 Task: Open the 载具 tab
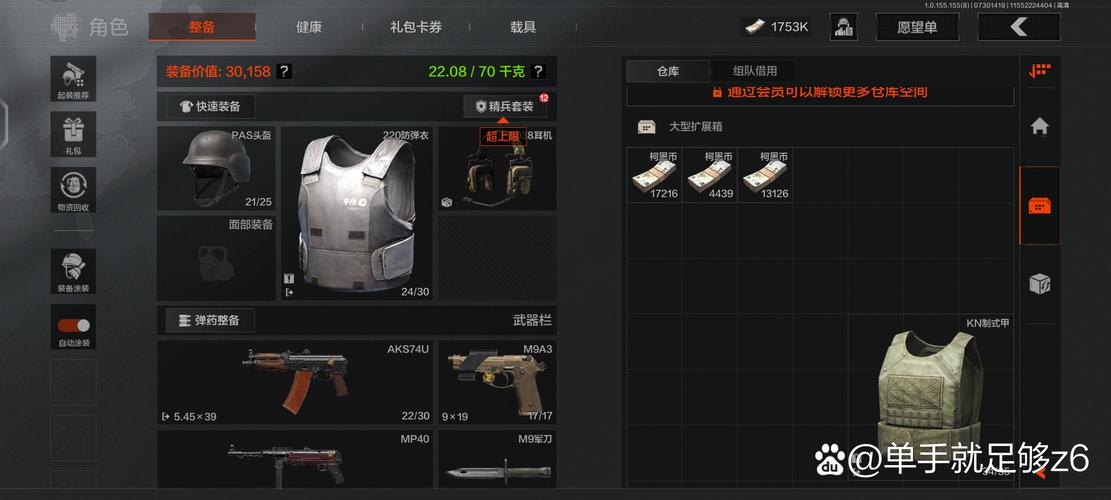[x=523, y=27]
